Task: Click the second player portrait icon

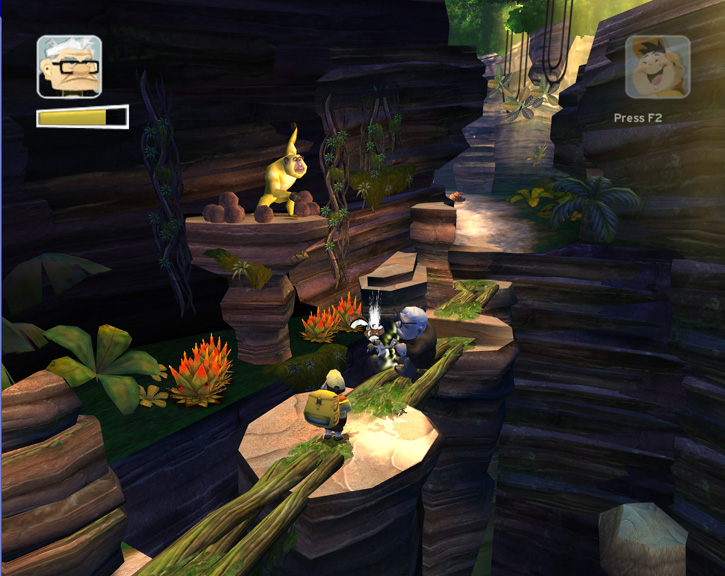Action: point(657,67)
